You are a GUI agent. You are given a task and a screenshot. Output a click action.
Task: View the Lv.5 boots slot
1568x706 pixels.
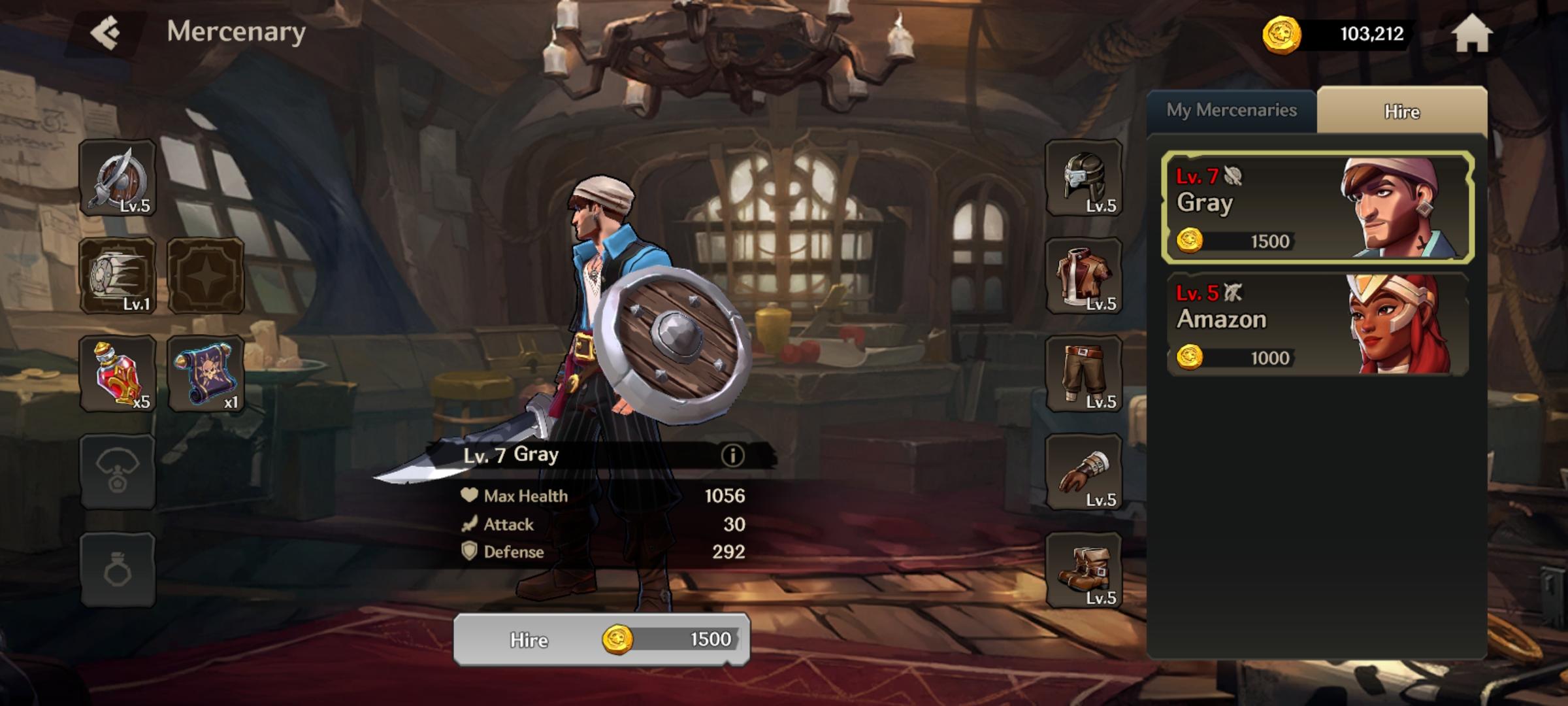pos(1084,570)
